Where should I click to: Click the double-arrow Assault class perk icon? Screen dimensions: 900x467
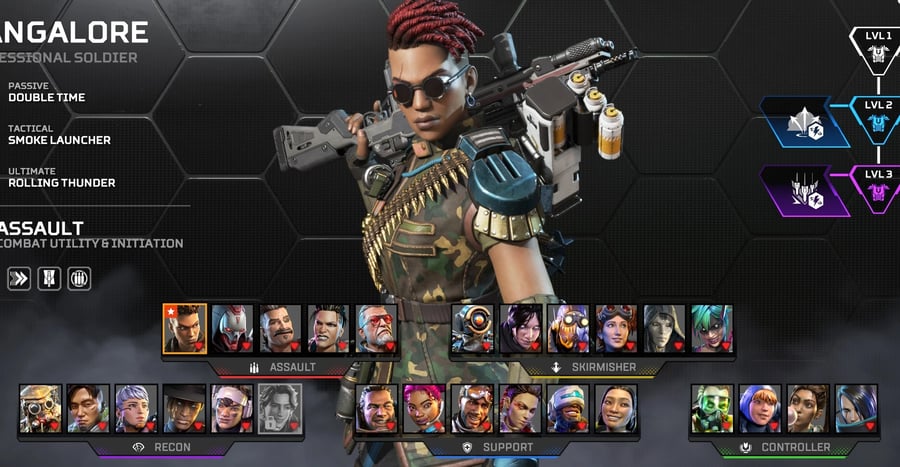pyautogui.click(x=18, y=278)
